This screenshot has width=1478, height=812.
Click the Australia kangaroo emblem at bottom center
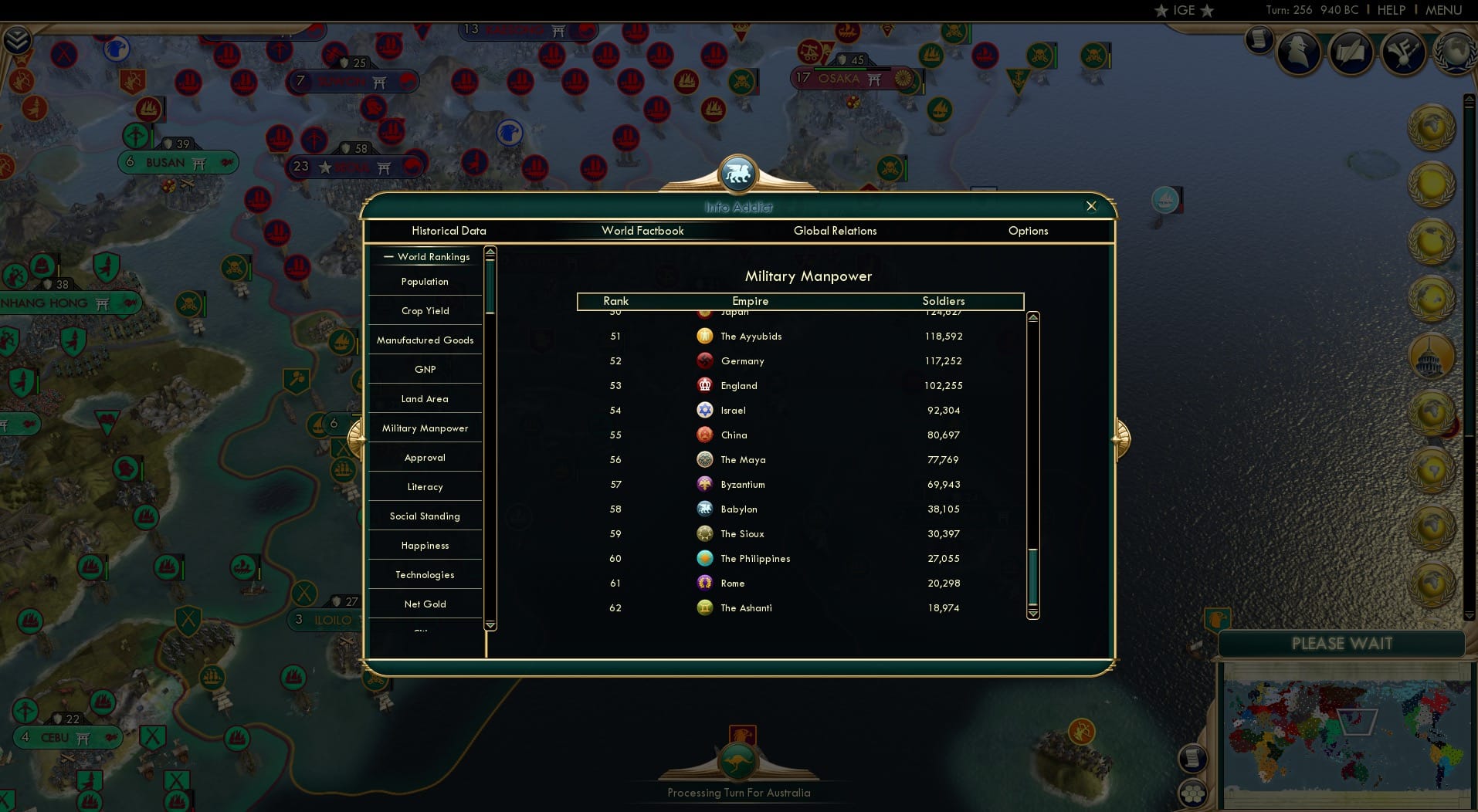[x=739, y=760]
